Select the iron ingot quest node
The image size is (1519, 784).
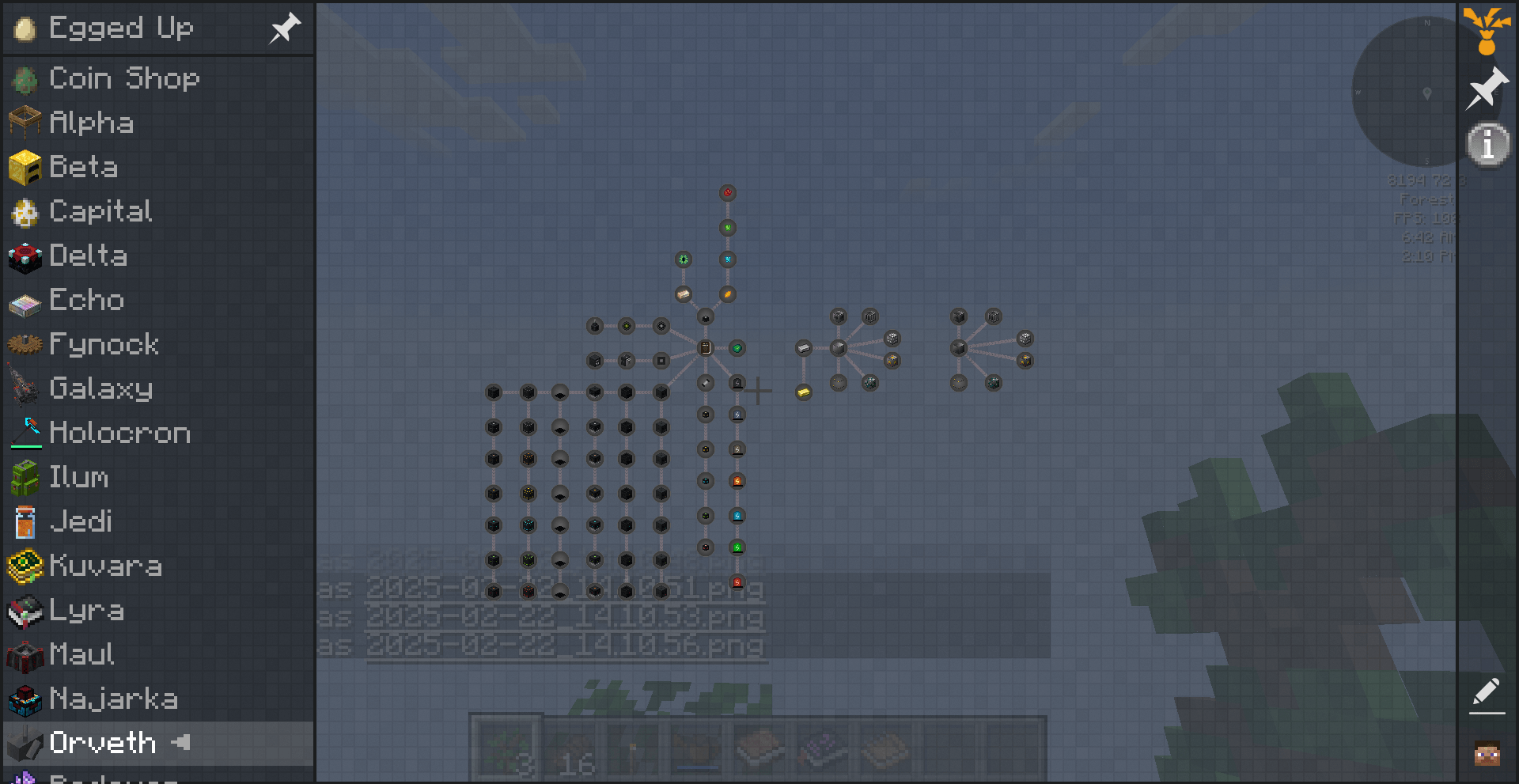tap(802, 347)
